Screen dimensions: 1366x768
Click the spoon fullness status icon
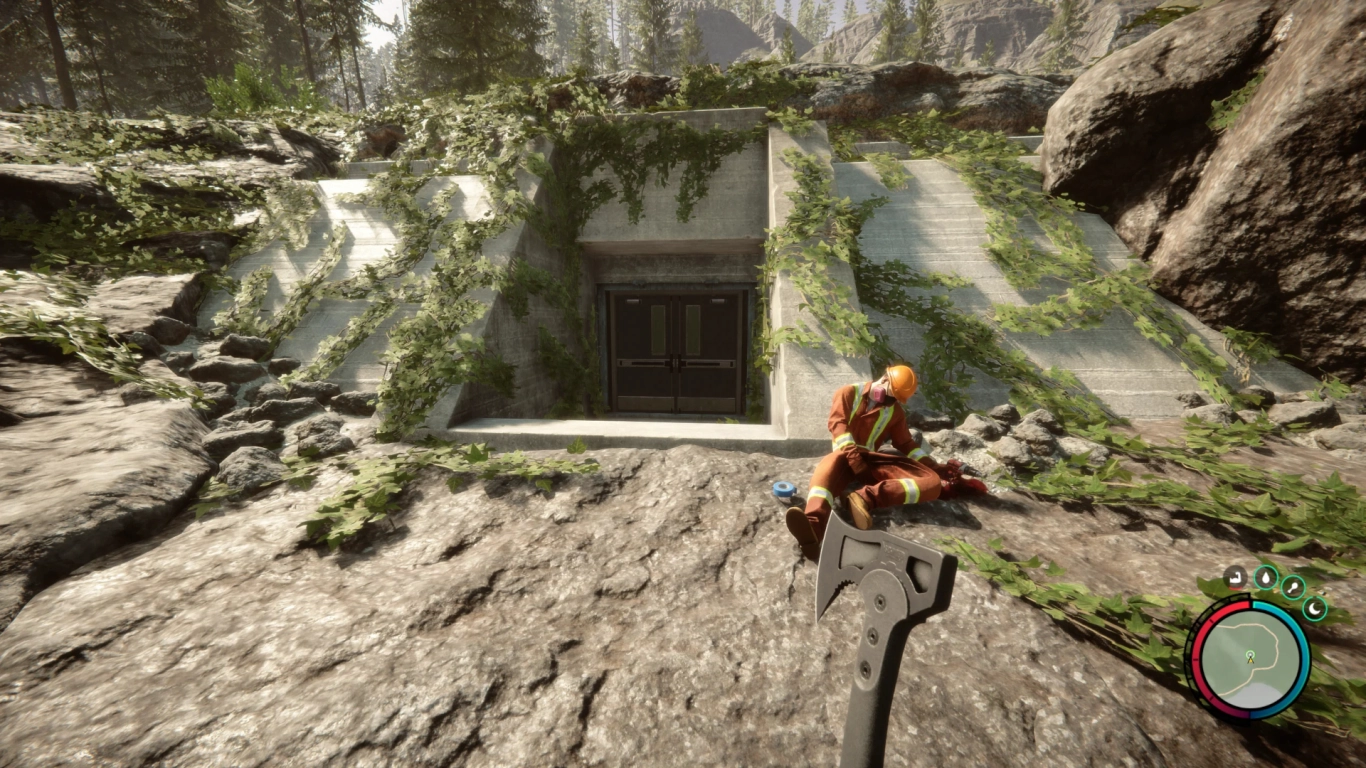1292,587
